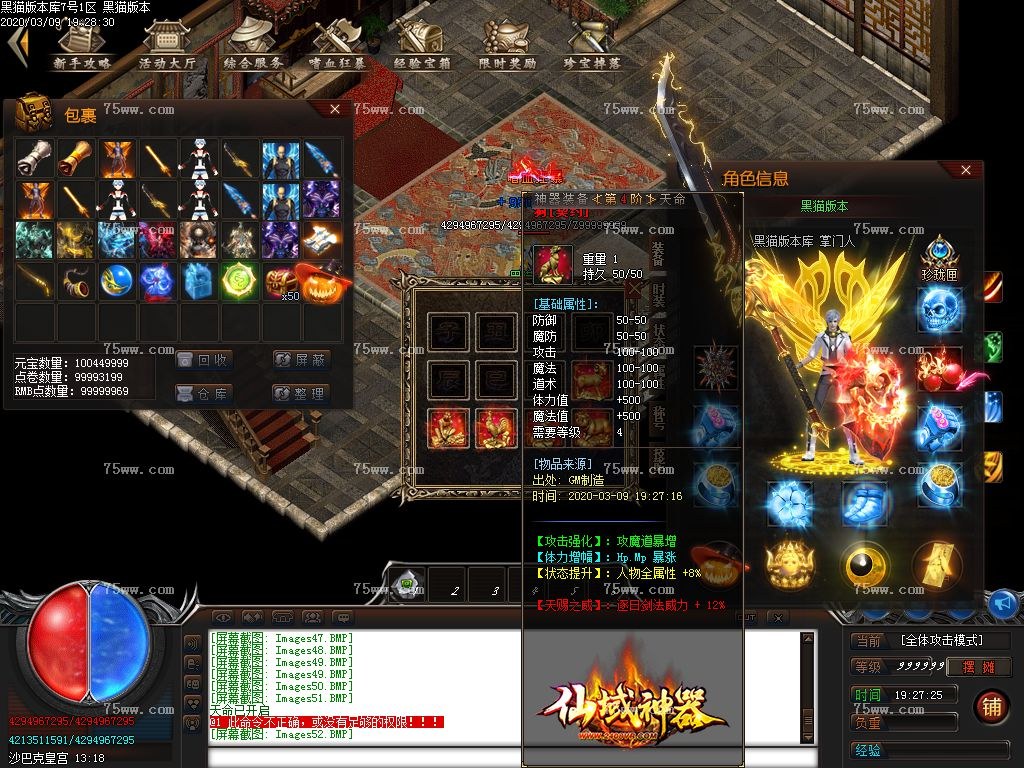Open the 综合服务 services menu
The height and width of the screenshot is (768, 1024).
click(x=251, y=45)
